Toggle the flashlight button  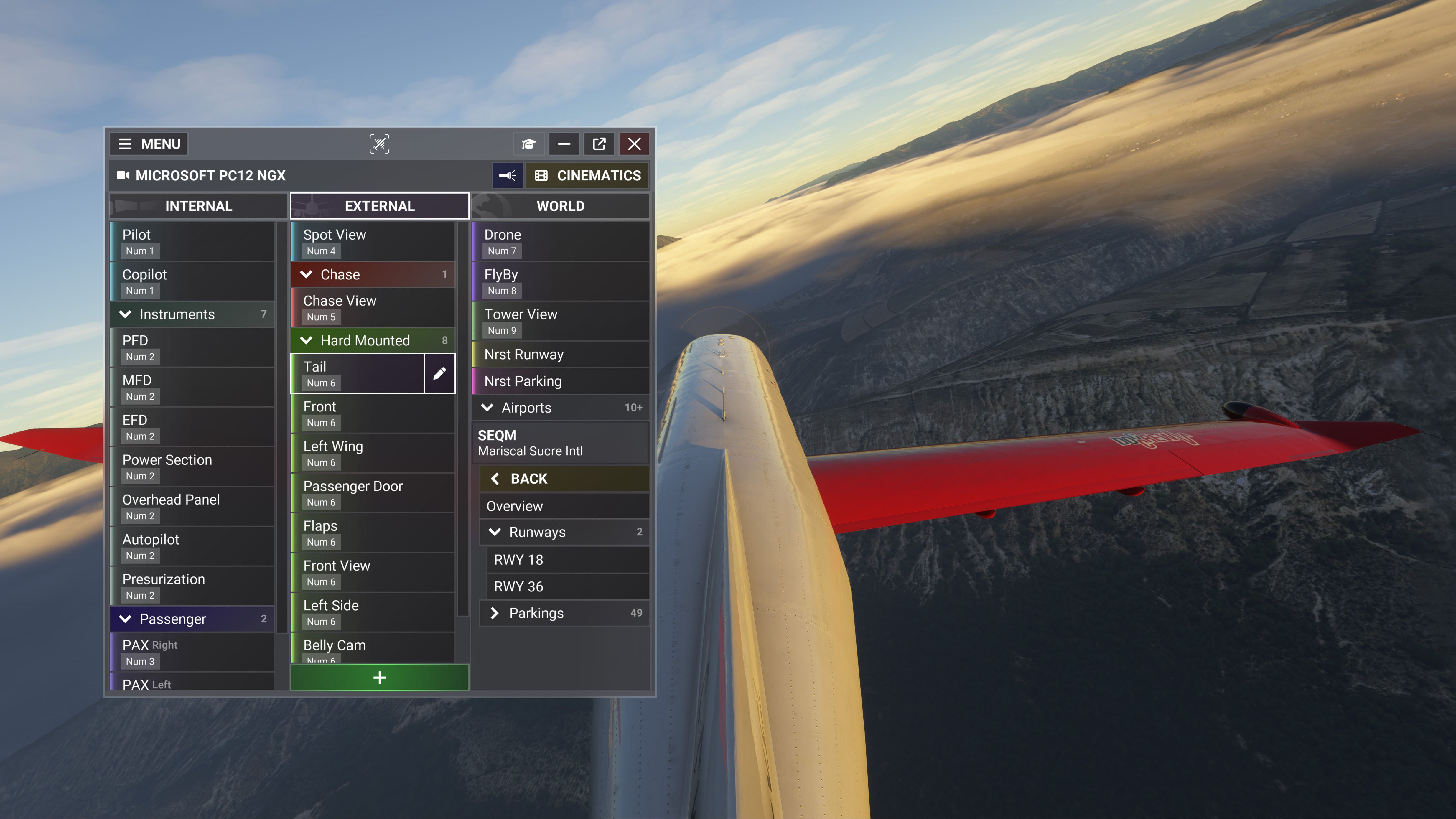(x=508, y=175)
